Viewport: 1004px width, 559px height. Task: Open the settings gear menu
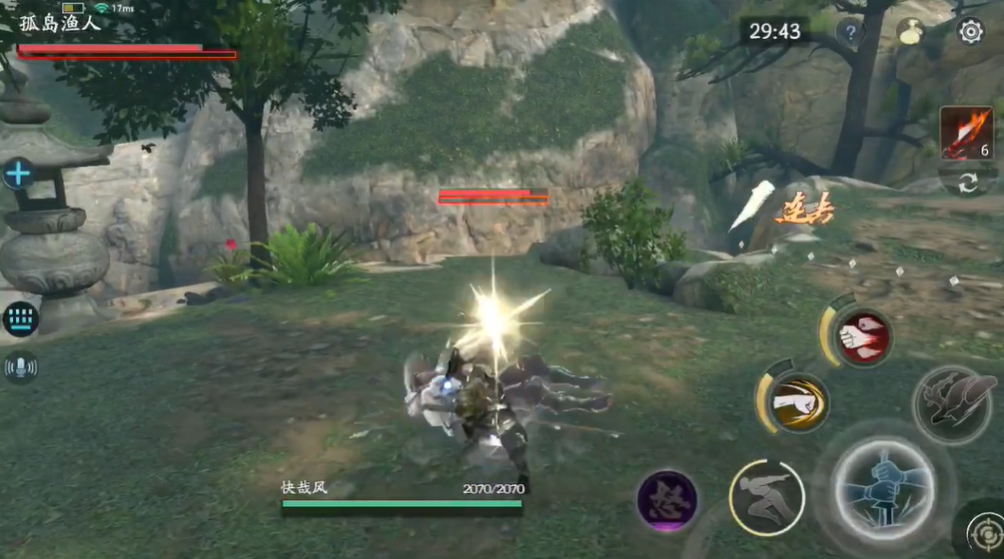[x=970, y=32]
